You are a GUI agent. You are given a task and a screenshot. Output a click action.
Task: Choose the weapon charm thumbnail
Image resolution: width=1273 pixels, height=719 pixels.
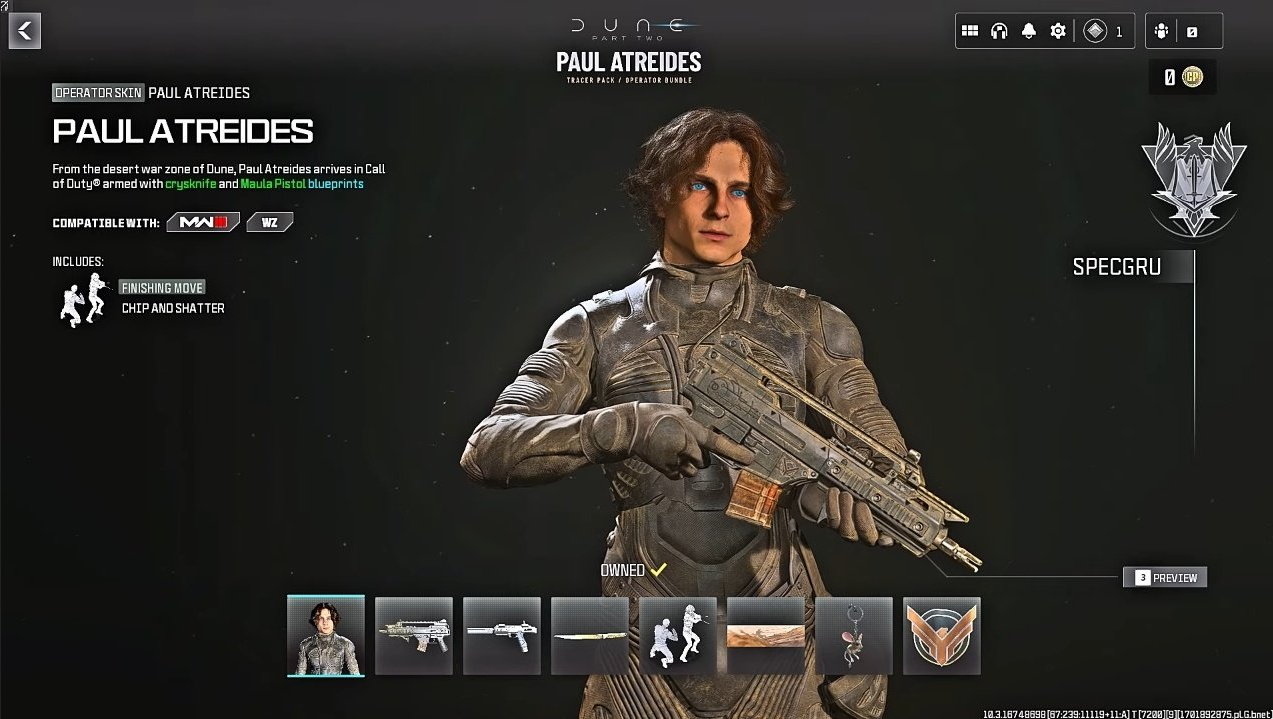[x=854, y=636]
